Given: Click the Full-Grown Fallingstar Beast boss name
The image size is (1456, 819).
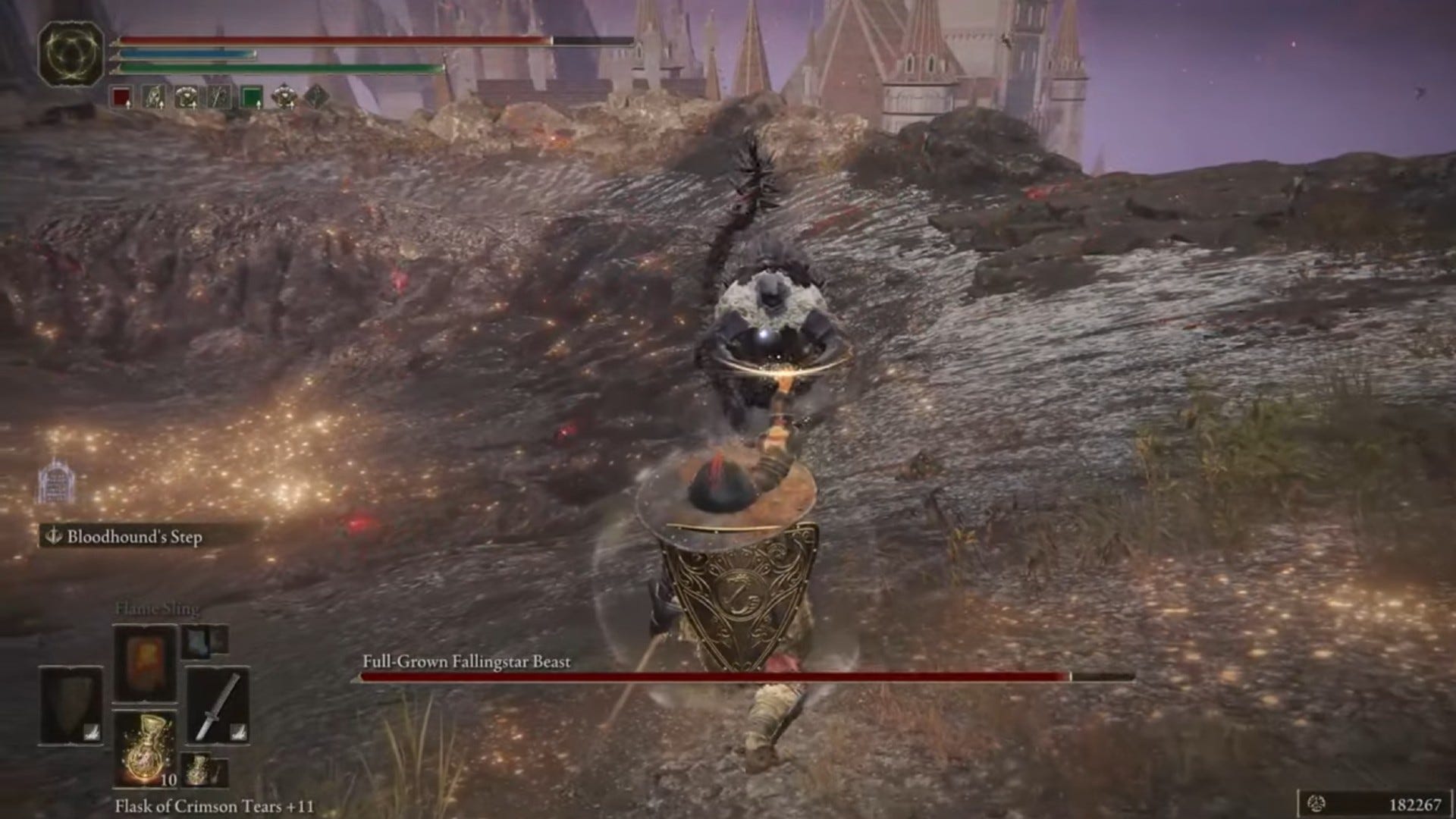Looking at the screenshot, I should pos(466,662).
